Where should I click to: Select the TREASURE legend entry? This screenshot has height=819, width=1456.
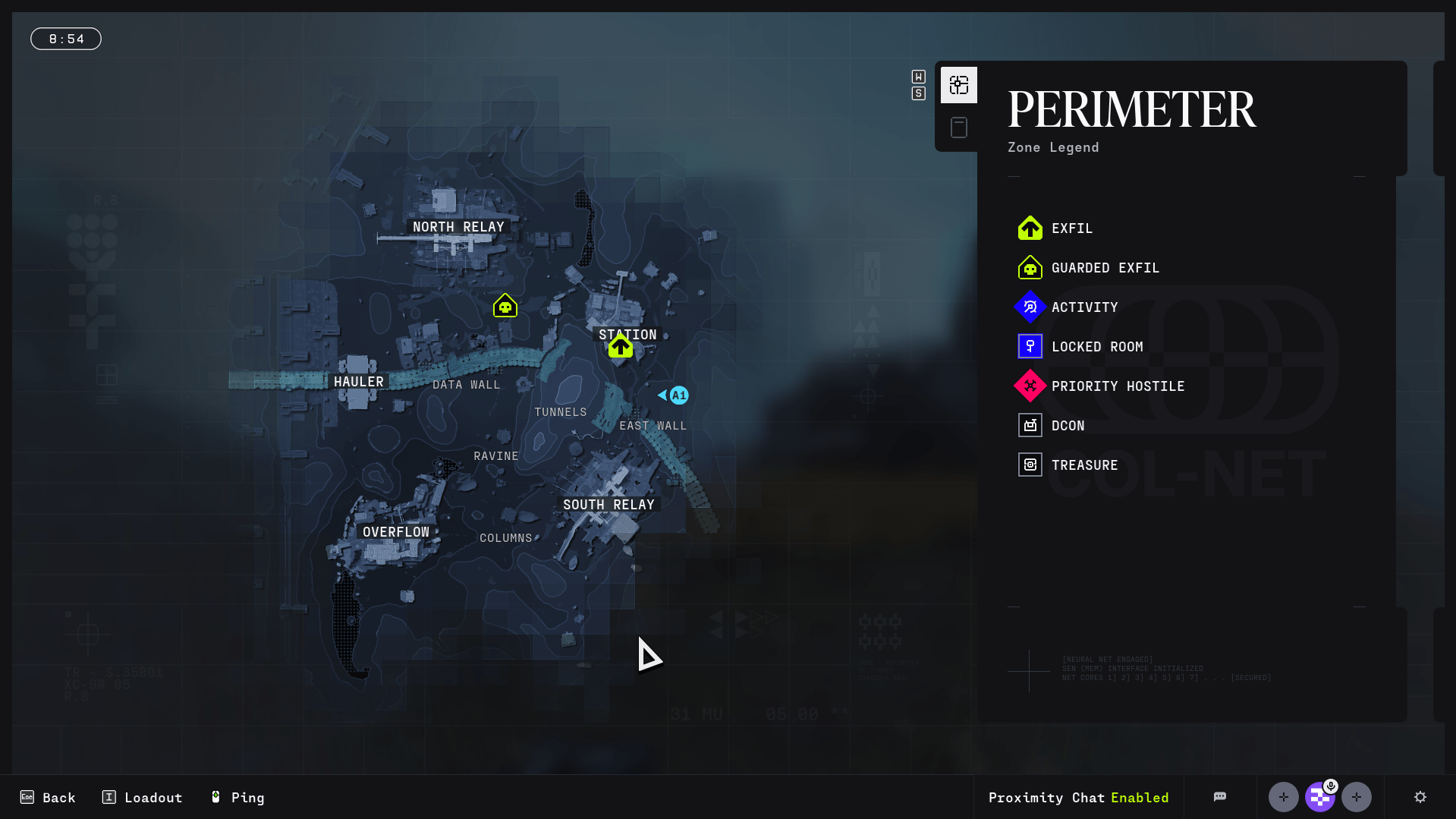(1084, 465)
